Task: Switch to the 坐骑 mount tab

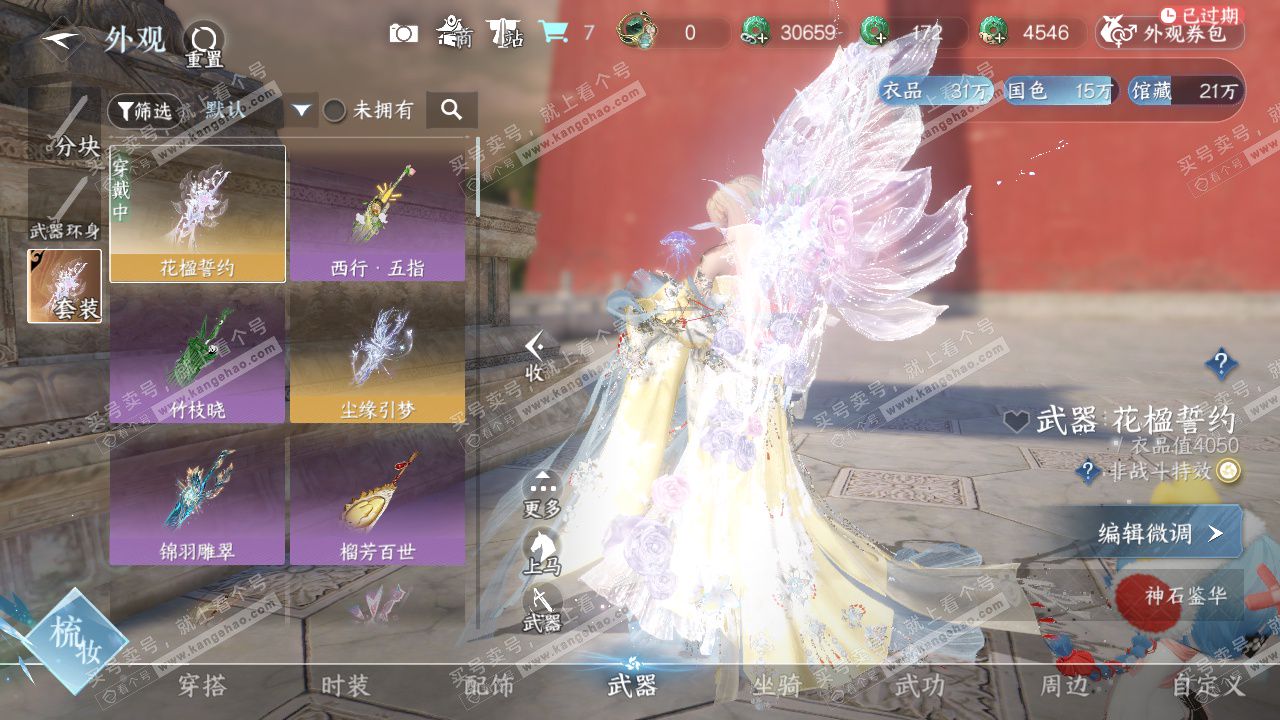Action: point(777,686)
